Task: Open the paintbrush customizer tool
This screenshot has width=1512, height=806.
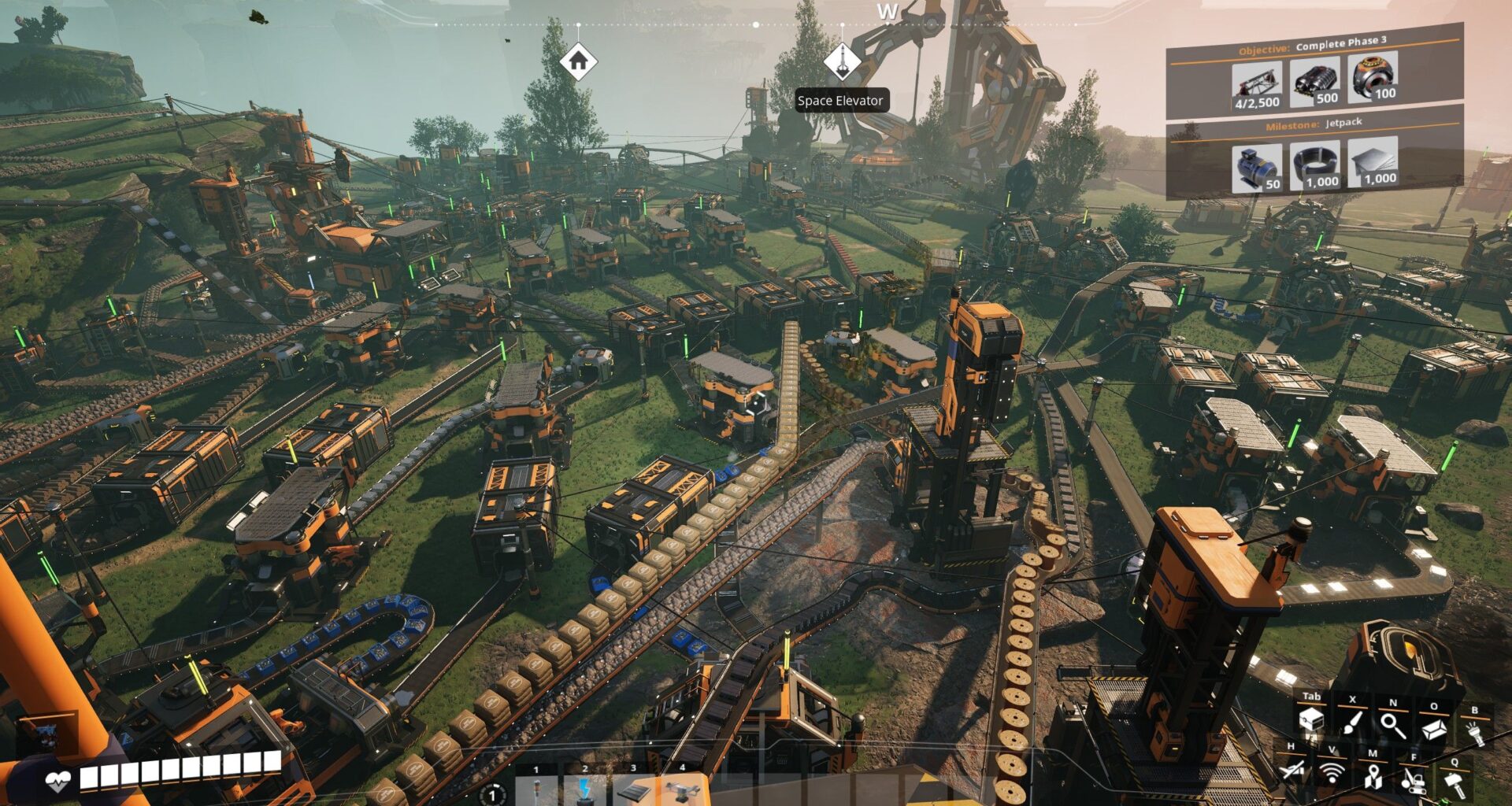Action: point(1353,723)
